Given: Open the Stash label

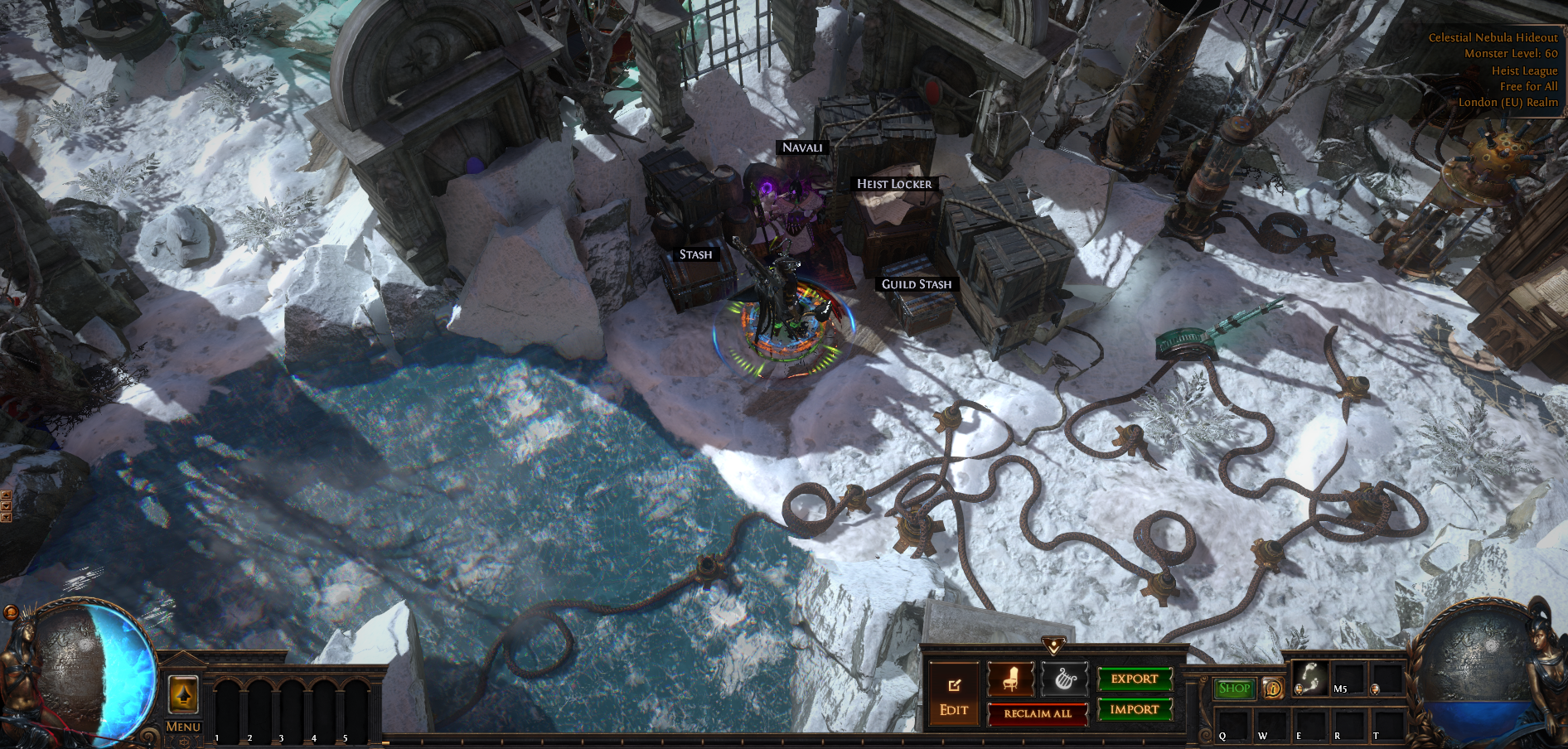Looking at the screenshot, I should [x=695, y=254].
